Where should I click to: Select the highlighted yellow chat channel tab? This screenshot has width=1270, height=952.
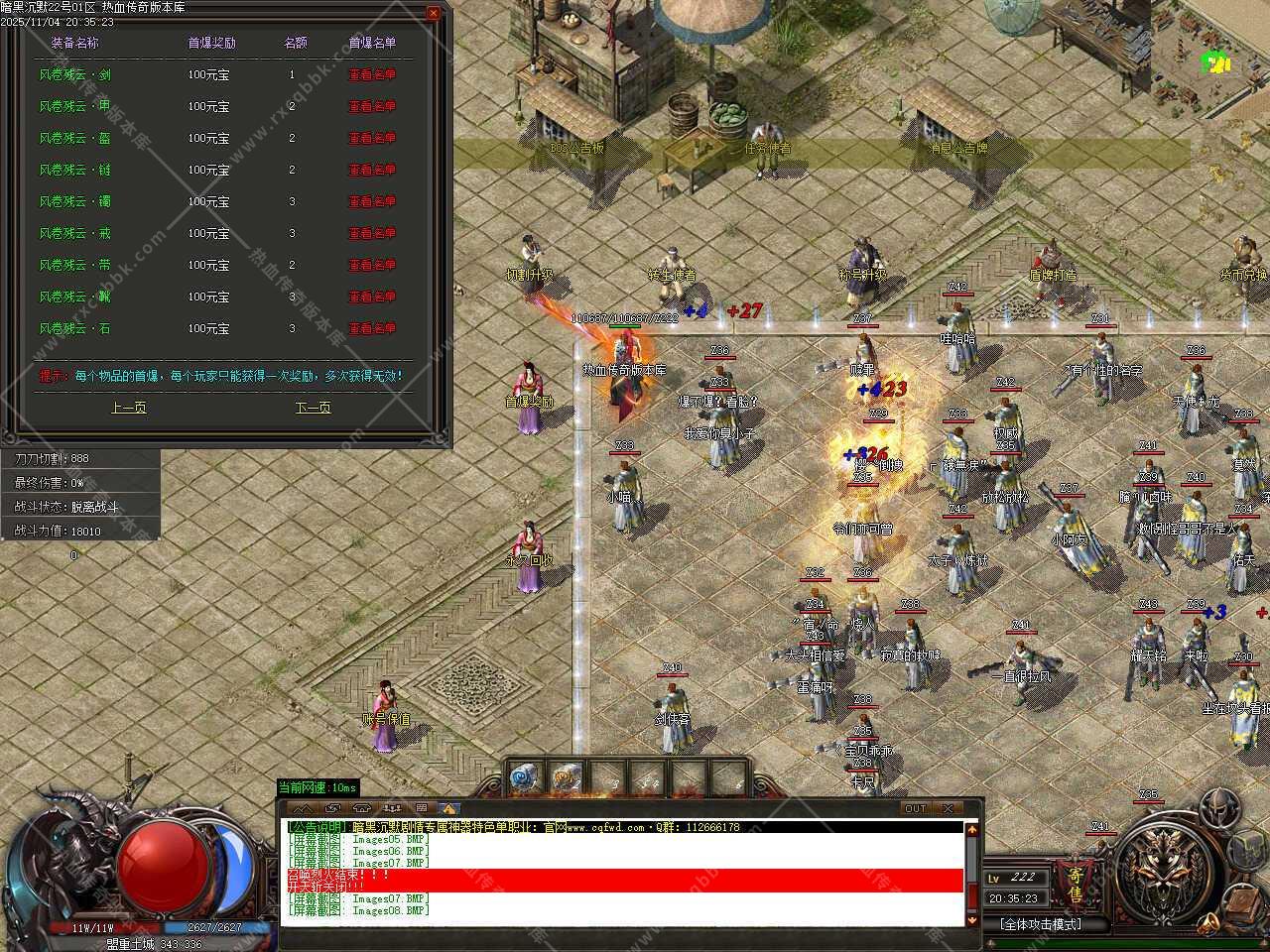[447, 808]
